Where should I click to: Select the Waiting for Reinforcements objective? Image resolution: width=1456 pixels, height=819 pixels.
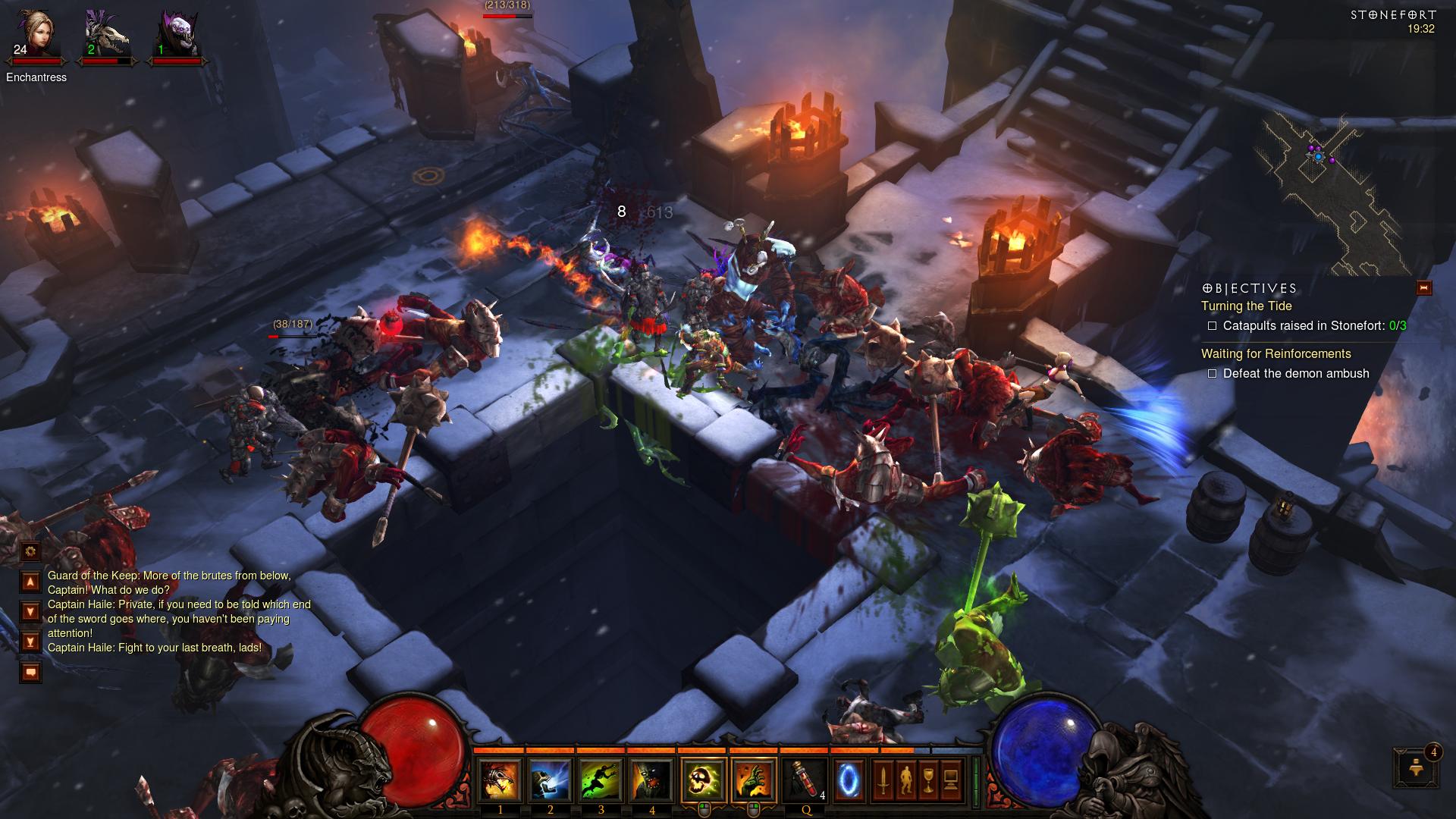coord(1276,354)
